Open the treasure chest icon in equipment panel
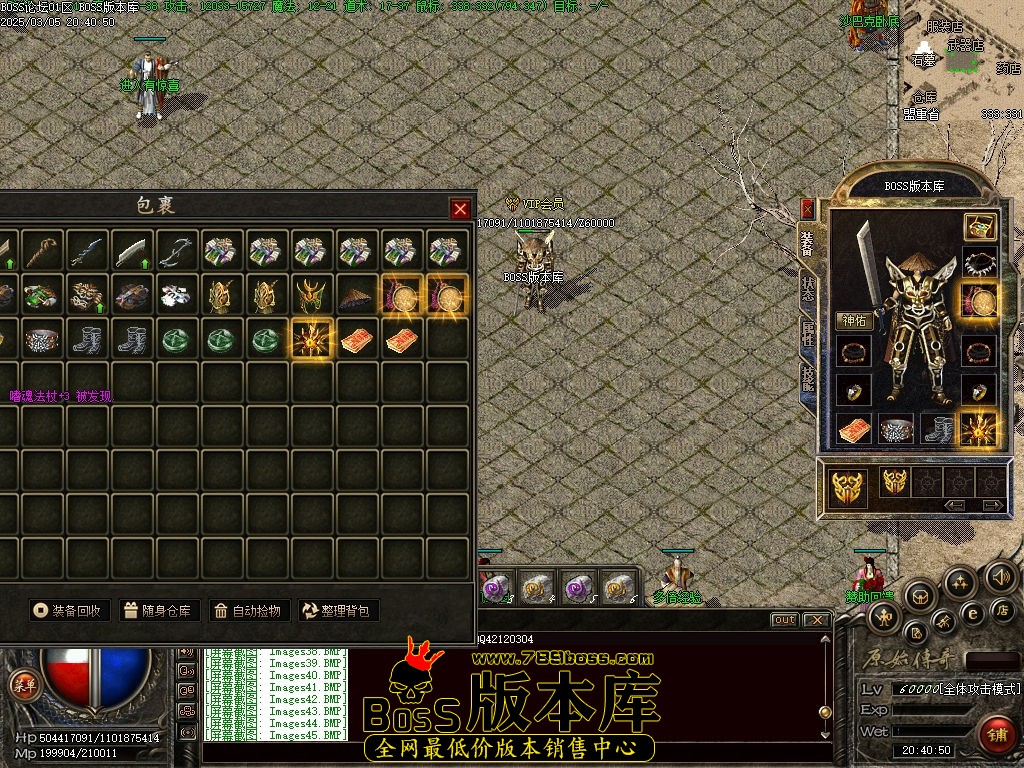The width and height of the screenshot is (1024, 768). tap(979, 227)
